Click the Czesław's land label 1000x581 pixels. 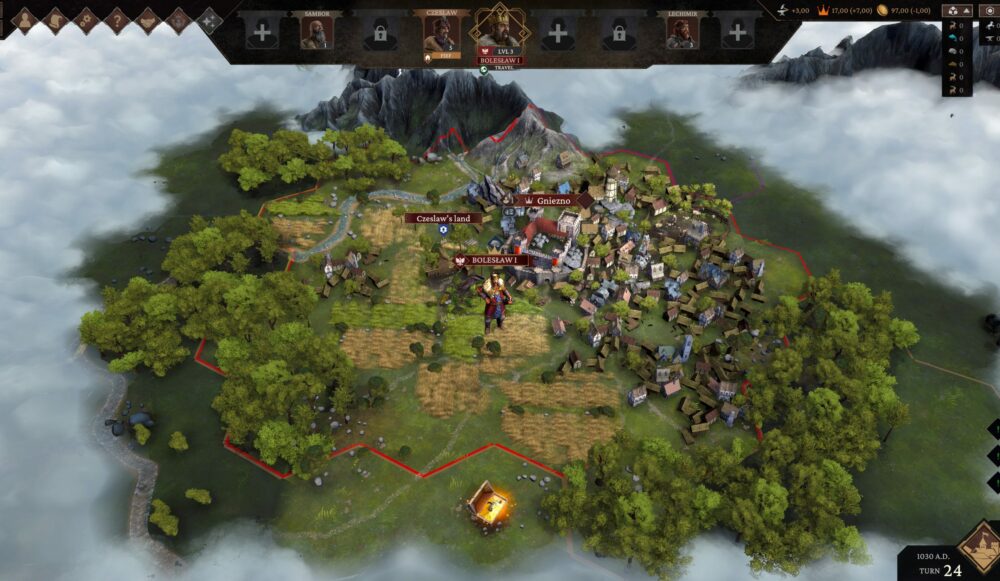tap(443, 218)
